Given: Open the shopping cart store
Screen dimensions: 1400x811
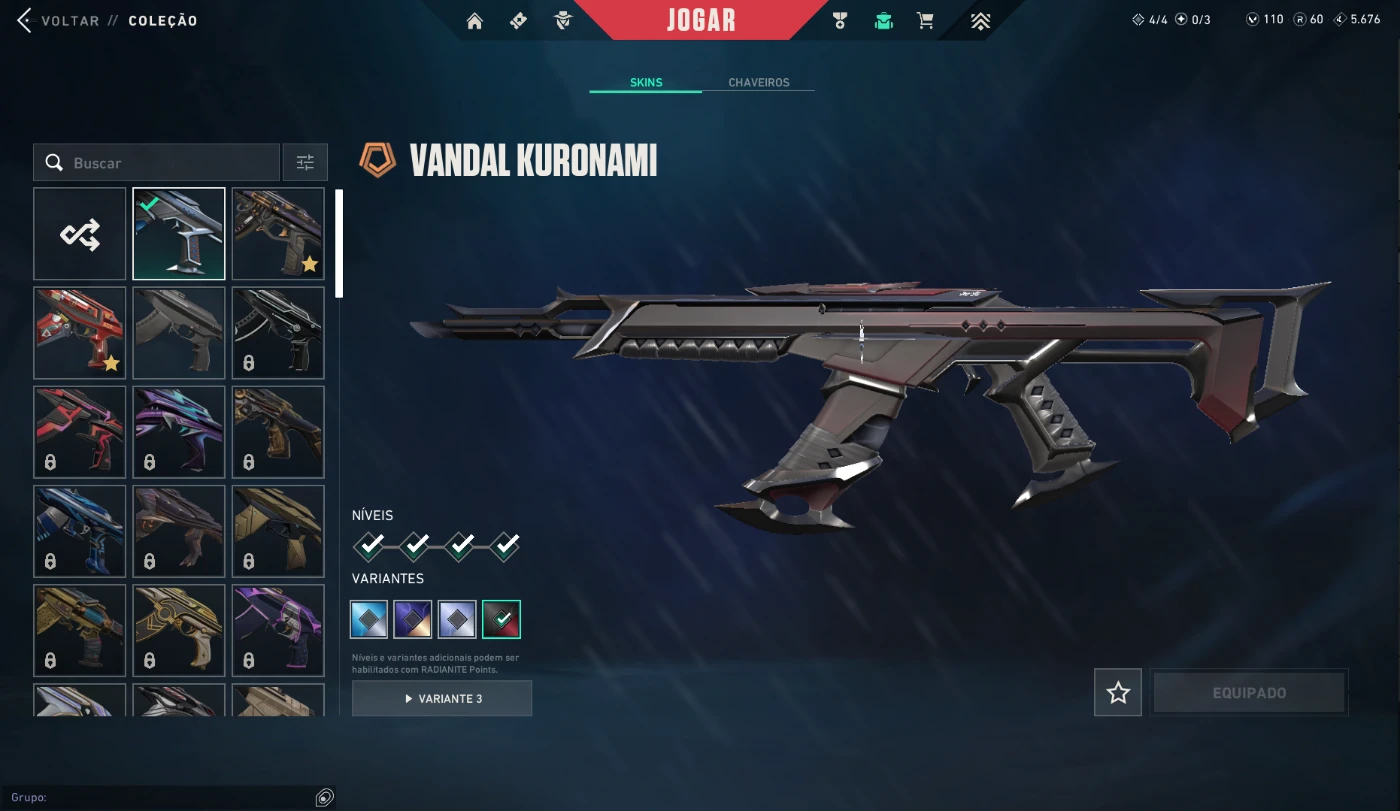Looking at the screenshot, I should (926, 21).
